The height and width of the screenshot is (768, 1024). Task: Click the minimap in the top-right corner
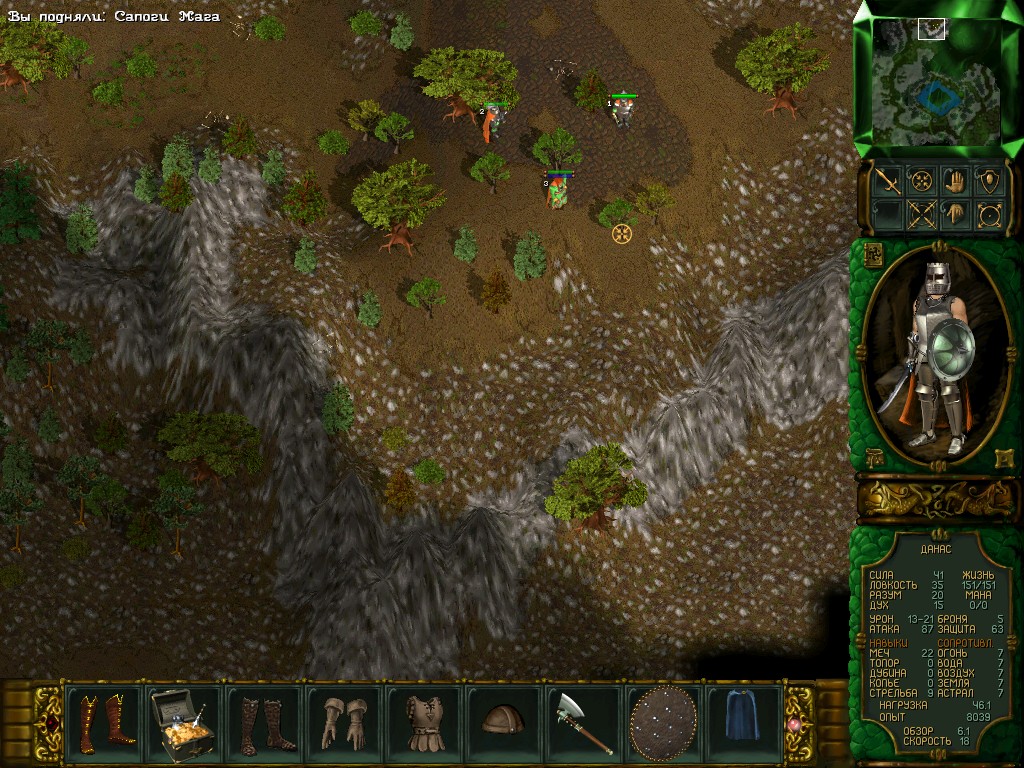[x=936, y=82]
